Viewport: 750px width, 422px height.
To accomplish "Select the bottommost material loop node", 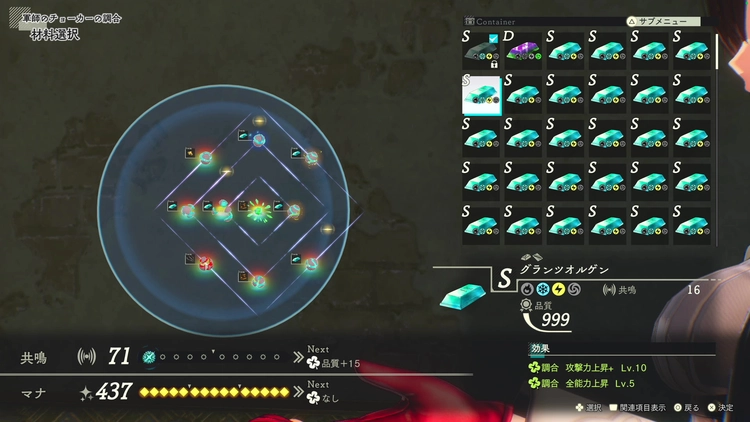I will point(258,281).
